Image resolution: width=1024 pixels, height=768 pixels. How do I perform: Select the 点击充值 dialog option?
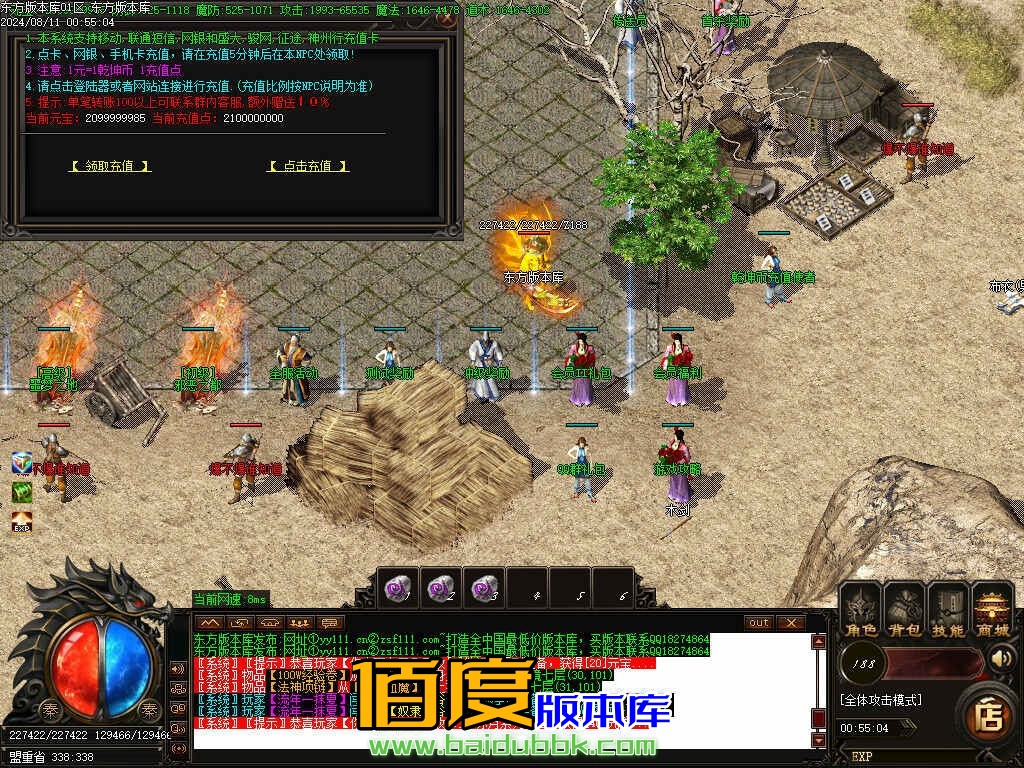coord(308,166)
